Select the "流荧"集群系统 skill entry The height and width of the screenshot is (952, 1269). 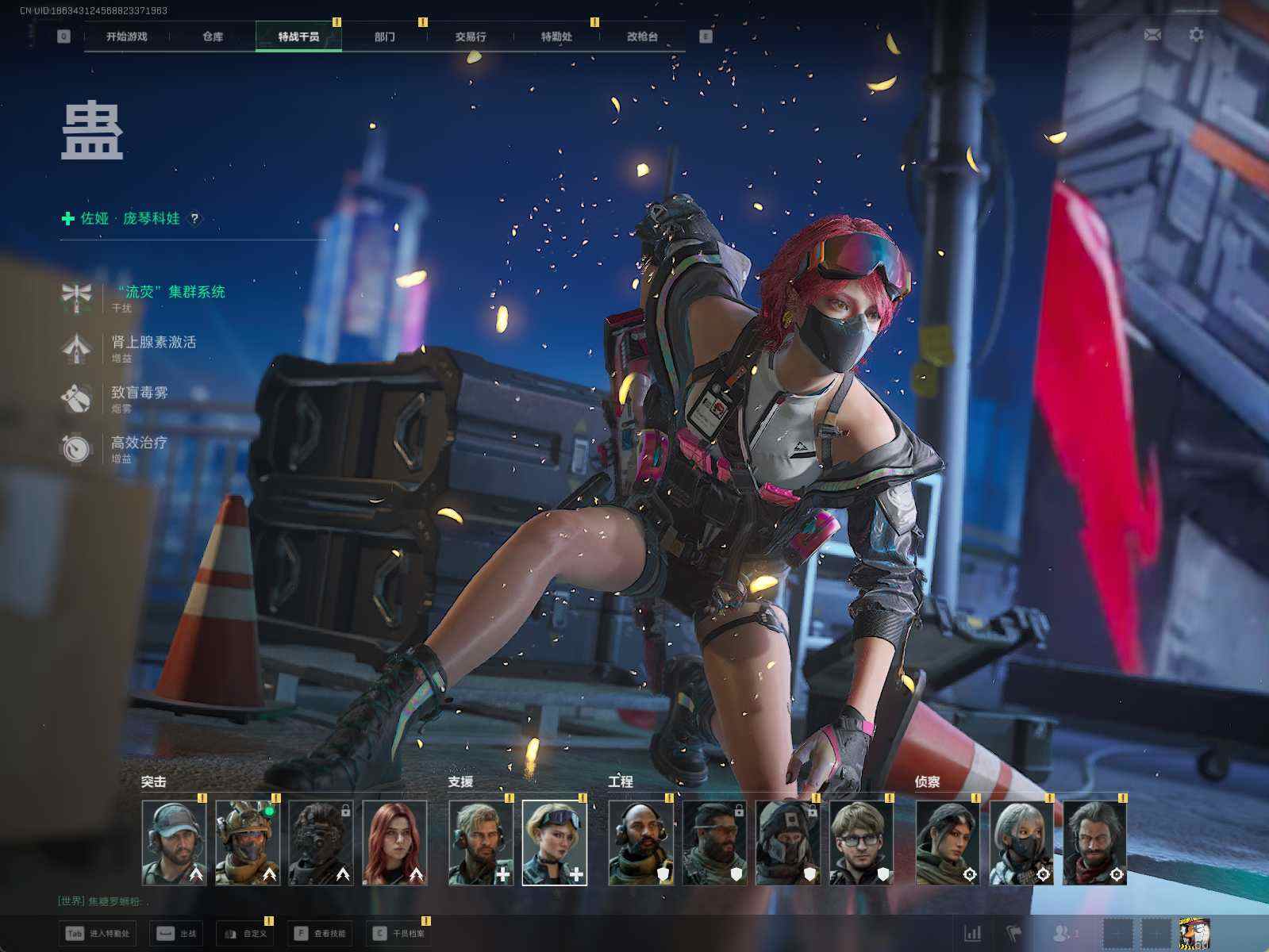(x=171, y=293)
